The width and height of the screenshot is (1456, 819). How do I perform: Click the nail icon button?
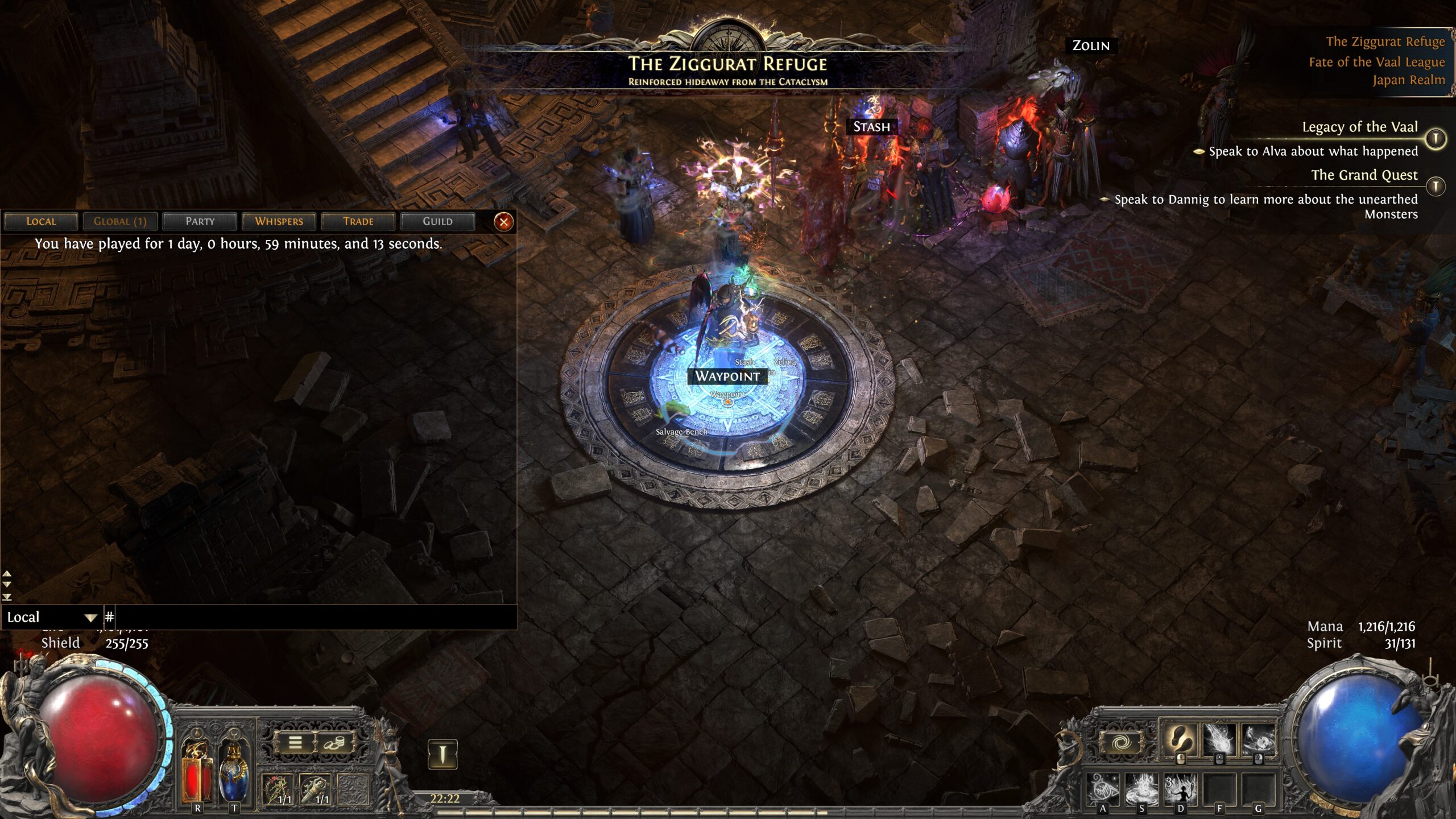pyautogui.click(x=442, y=755)
